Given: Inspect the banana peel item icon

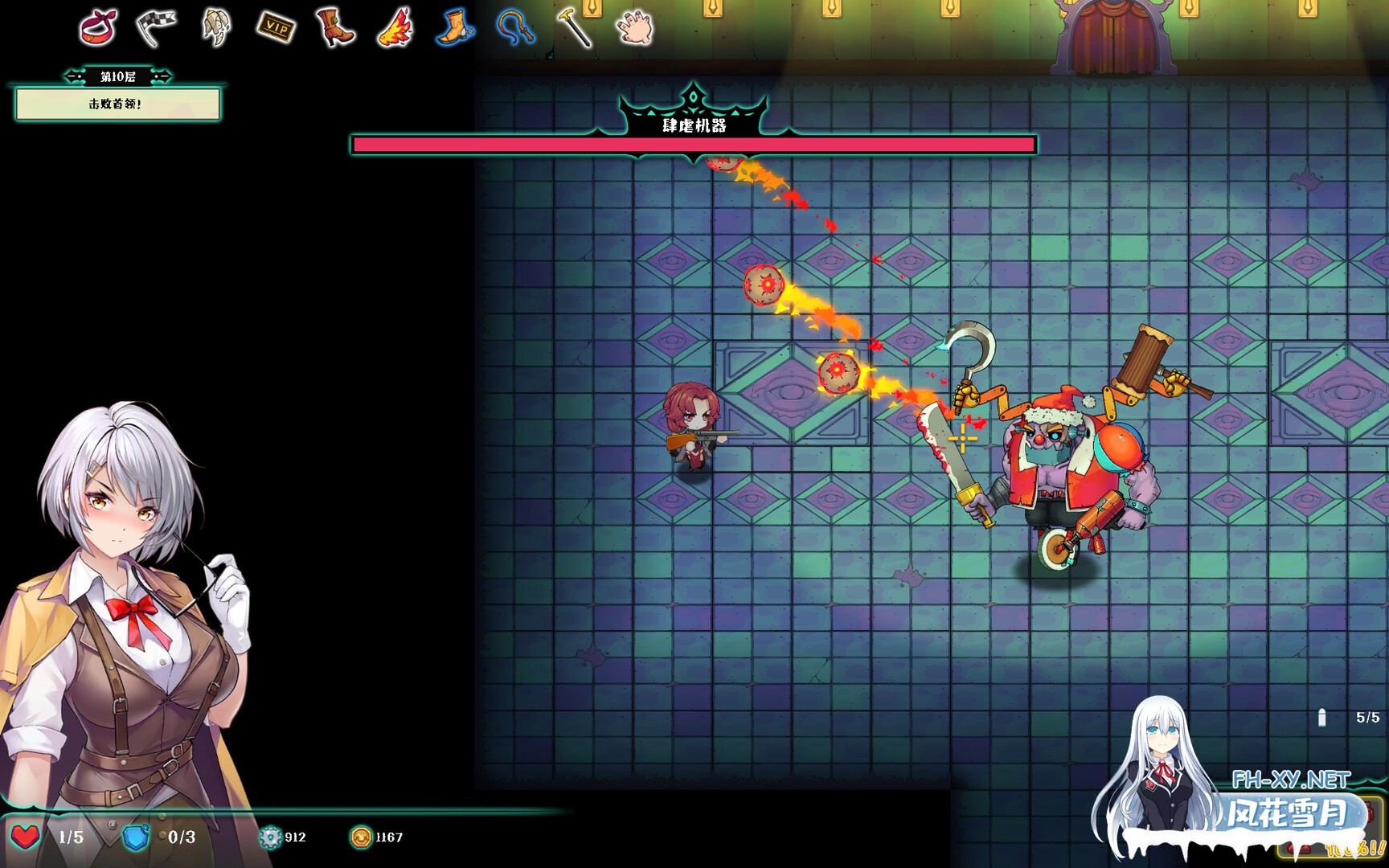Looking at the screenshot, I should point(215,27).
